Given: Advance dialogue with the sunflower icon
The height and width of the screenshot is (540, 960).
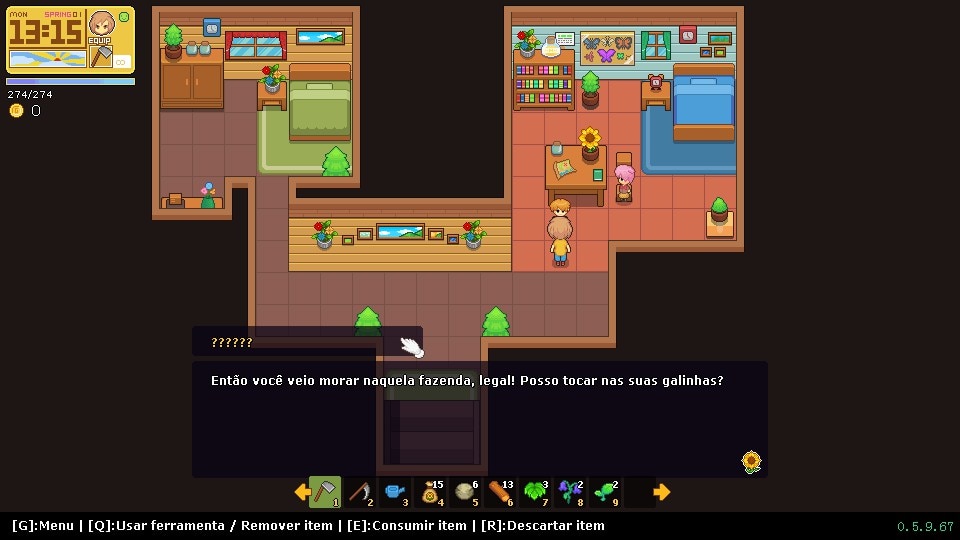Looking at the screenshot, I should (x=751, y=461).
